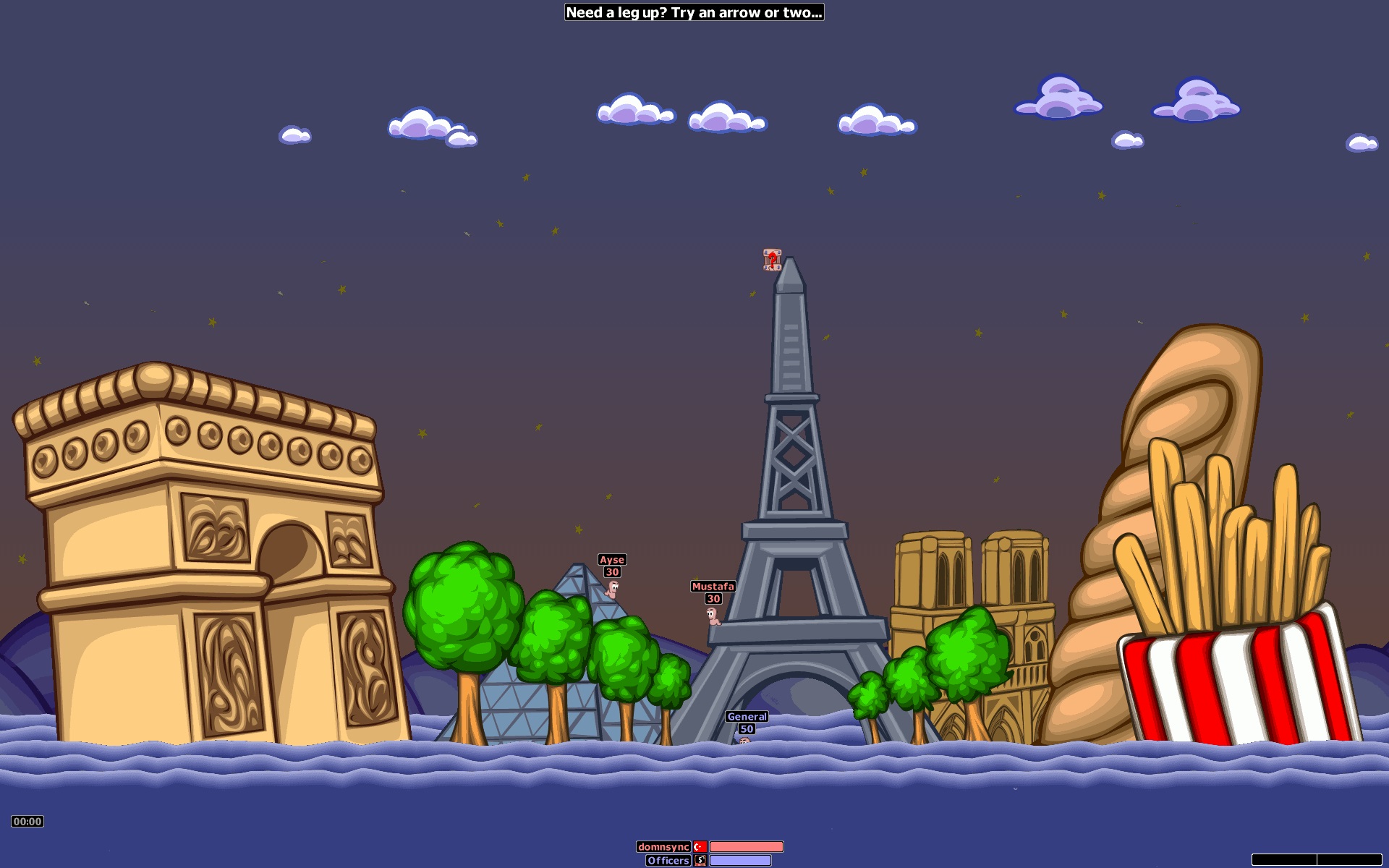This screenshot has width=1389, height=868.
Task: Click the flag icon next to the Officers team
Action: click(700, 861)
